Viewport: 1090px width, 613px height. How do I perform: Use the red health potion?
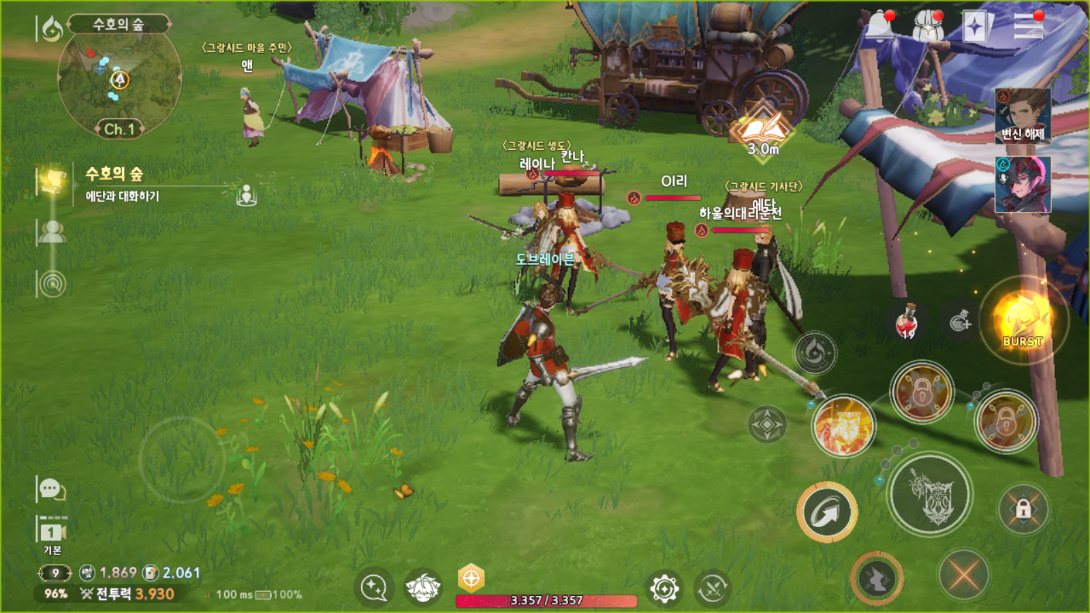[x=908, y=320]
